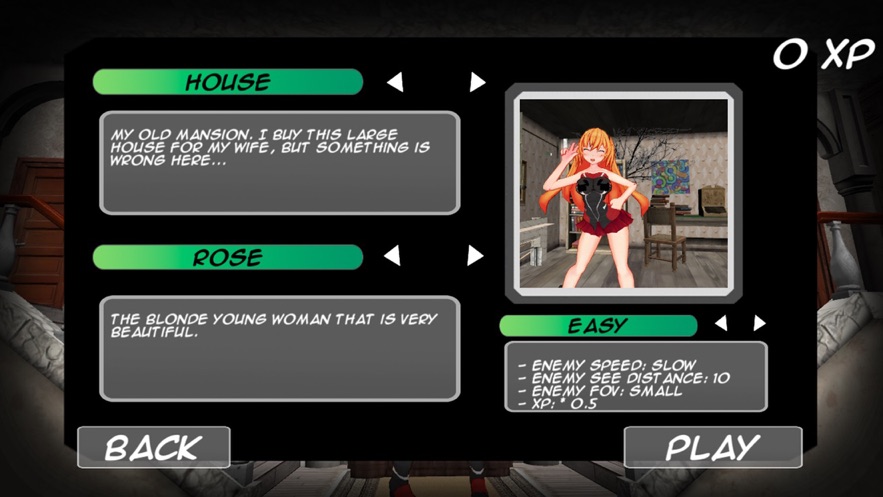
Task: Cycle to the next enemy after Rose
Action: click(x=475, y=257)
